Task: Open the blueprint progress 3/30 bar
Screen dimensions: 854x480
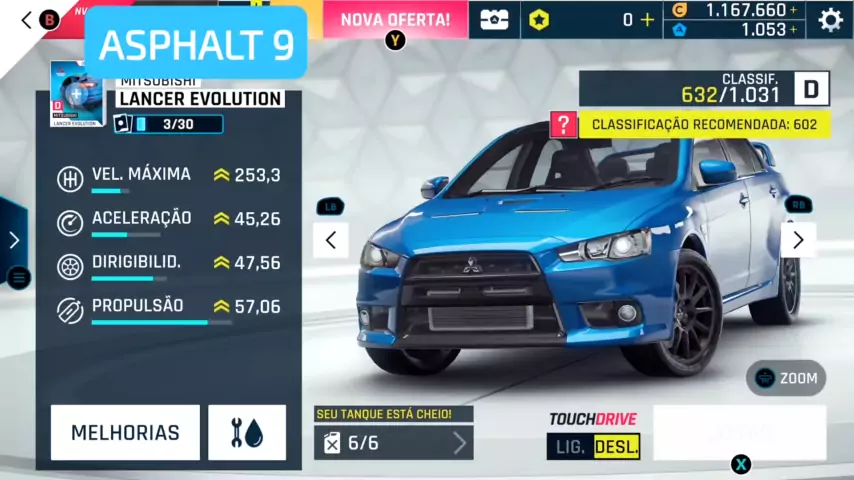Action: (168, 124)
